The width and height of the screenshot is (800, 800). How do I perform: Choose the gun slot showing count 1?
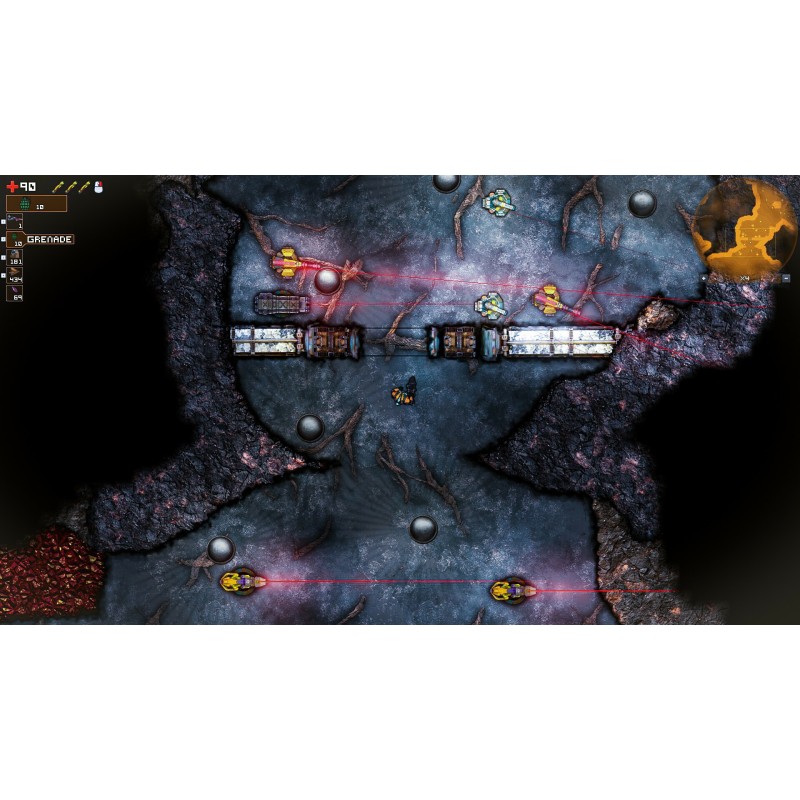[x=15, y=221]
